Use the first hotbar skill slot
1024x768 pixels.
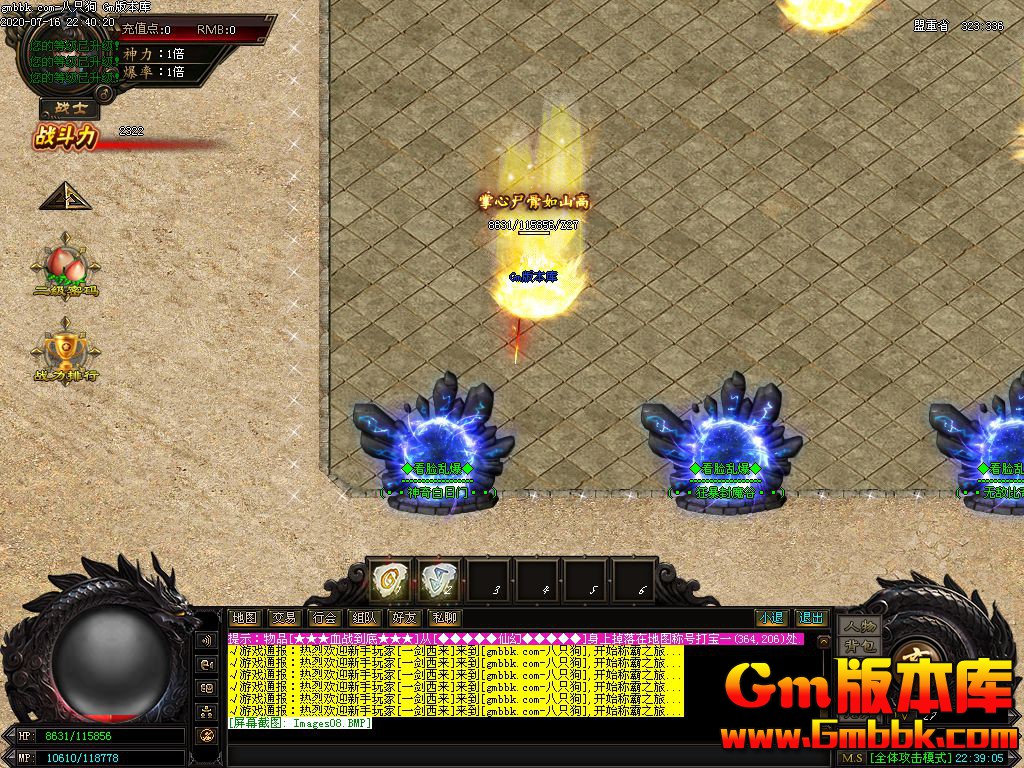pyautogui.click(x=389, y=580)
